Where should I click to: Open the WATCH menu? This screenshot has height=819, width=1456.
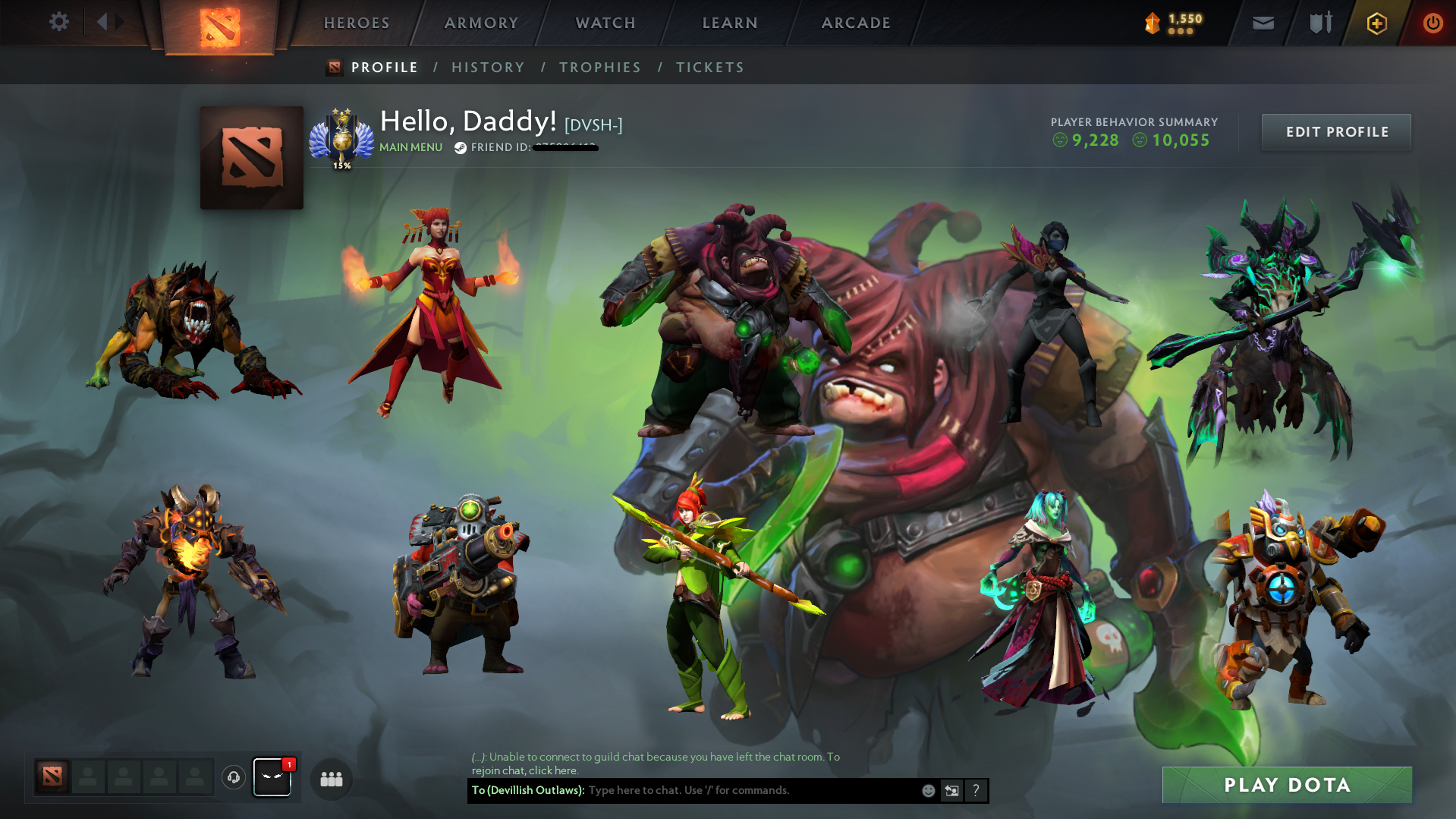pyautogui.click(x=605, y=23)
